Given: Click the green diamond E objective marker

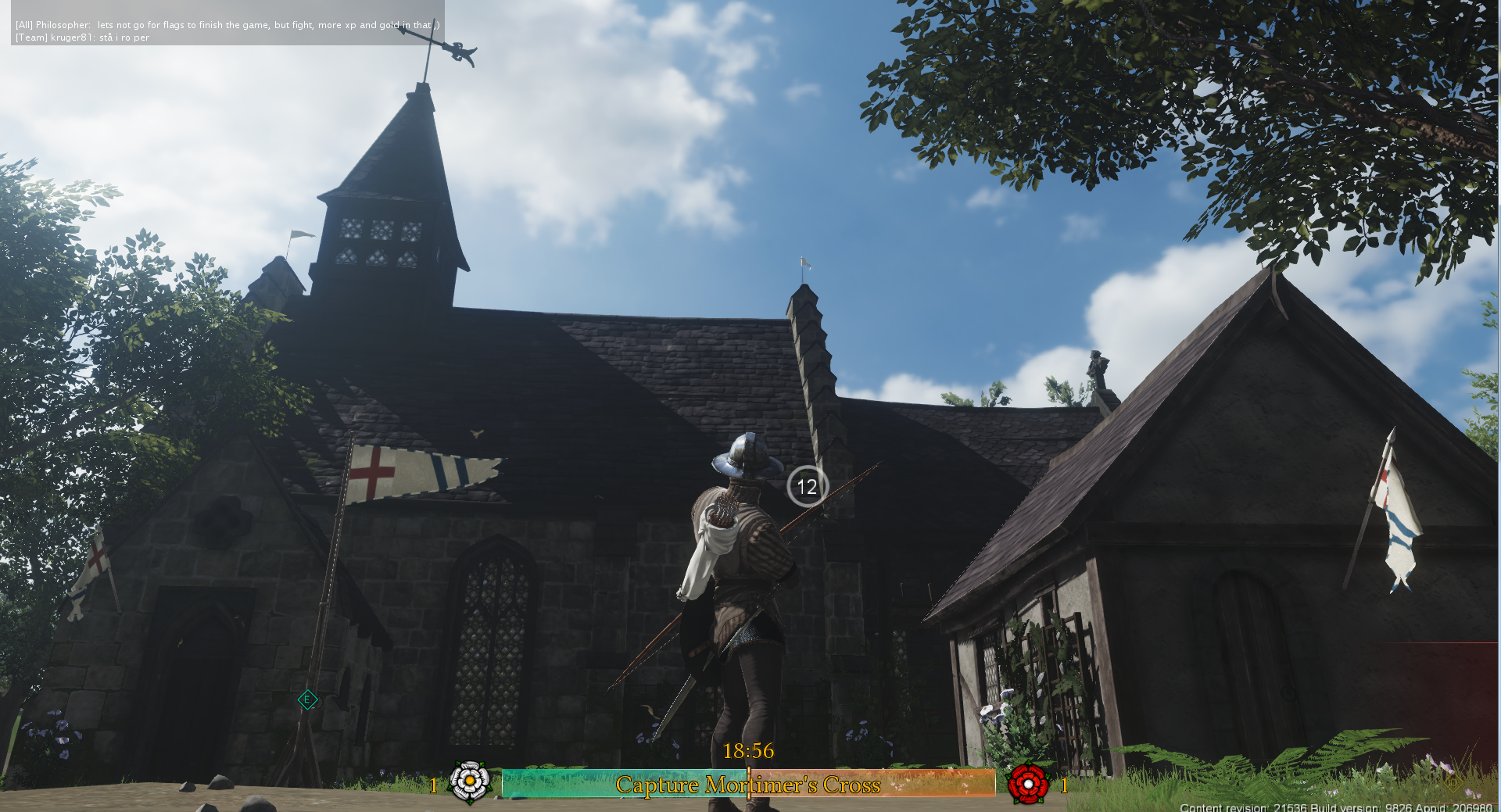Looking at the screenshot, I should 307,699.
